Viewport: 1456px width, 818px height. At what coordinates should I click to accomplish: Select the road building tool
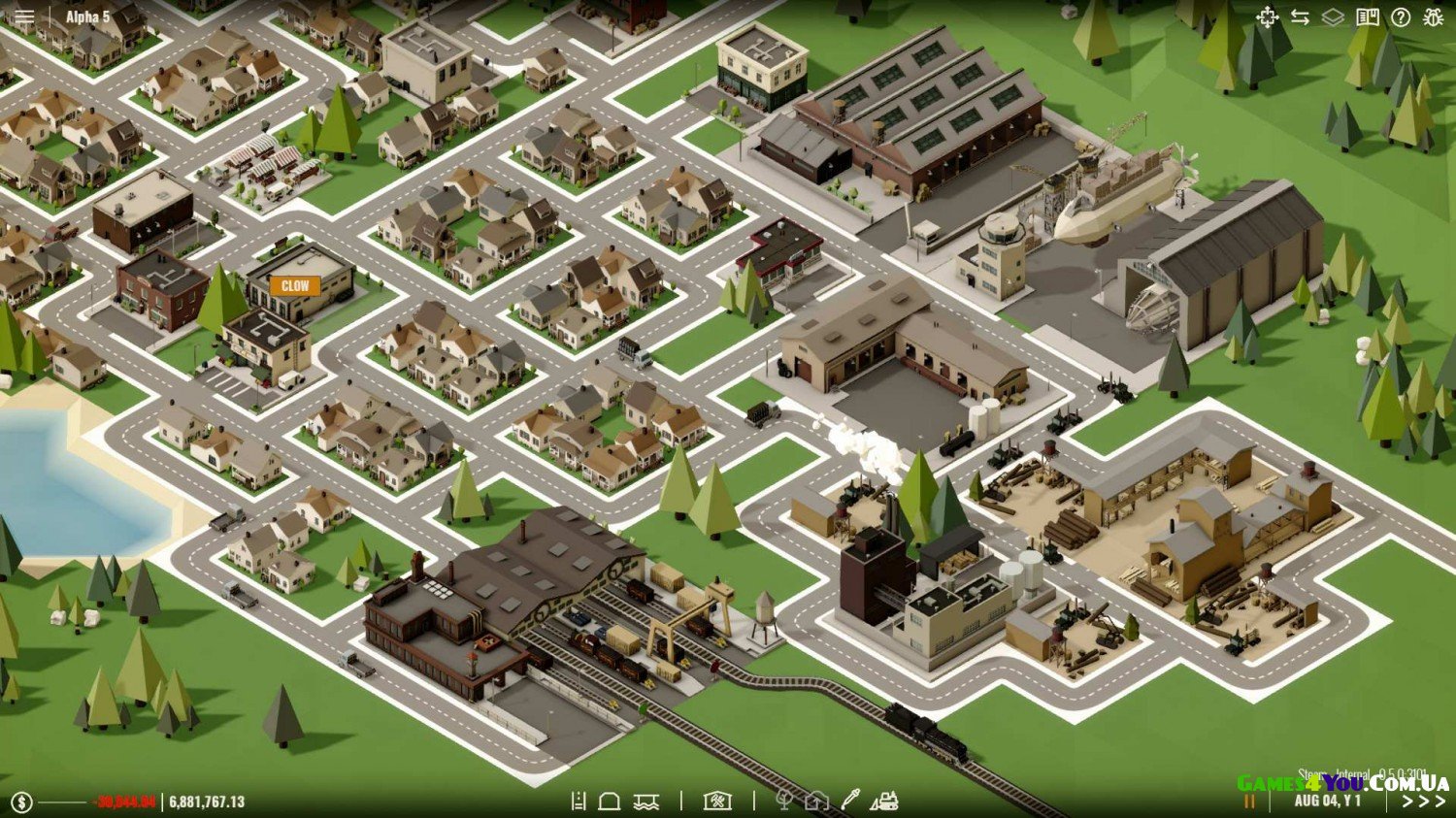tap(579, 801)
